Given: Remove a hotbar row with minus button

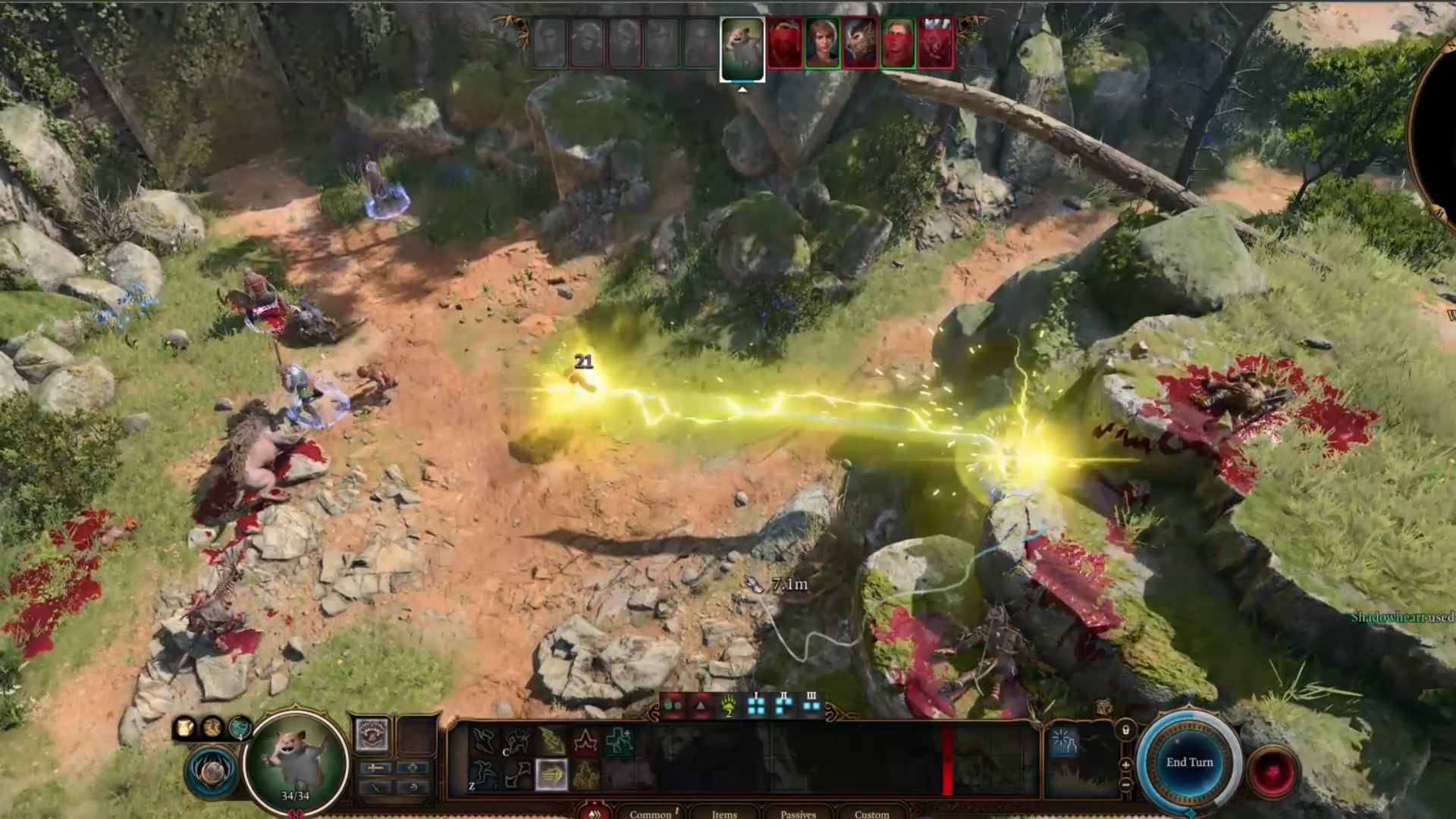Looking at the screenshot, I should pos(1125,784).
